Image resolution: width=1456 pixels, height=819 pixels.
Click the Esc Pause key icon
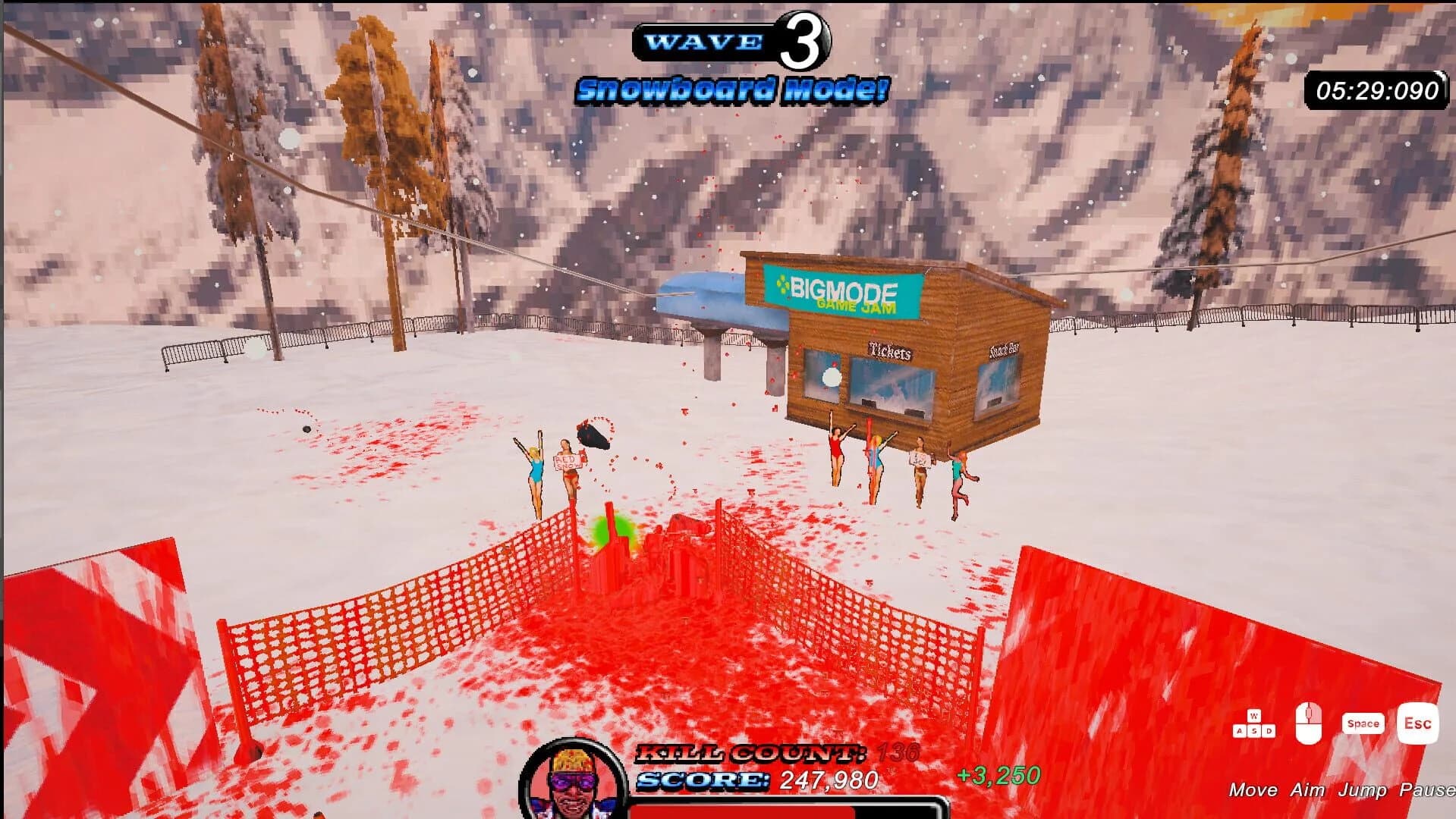(1417, 723)
